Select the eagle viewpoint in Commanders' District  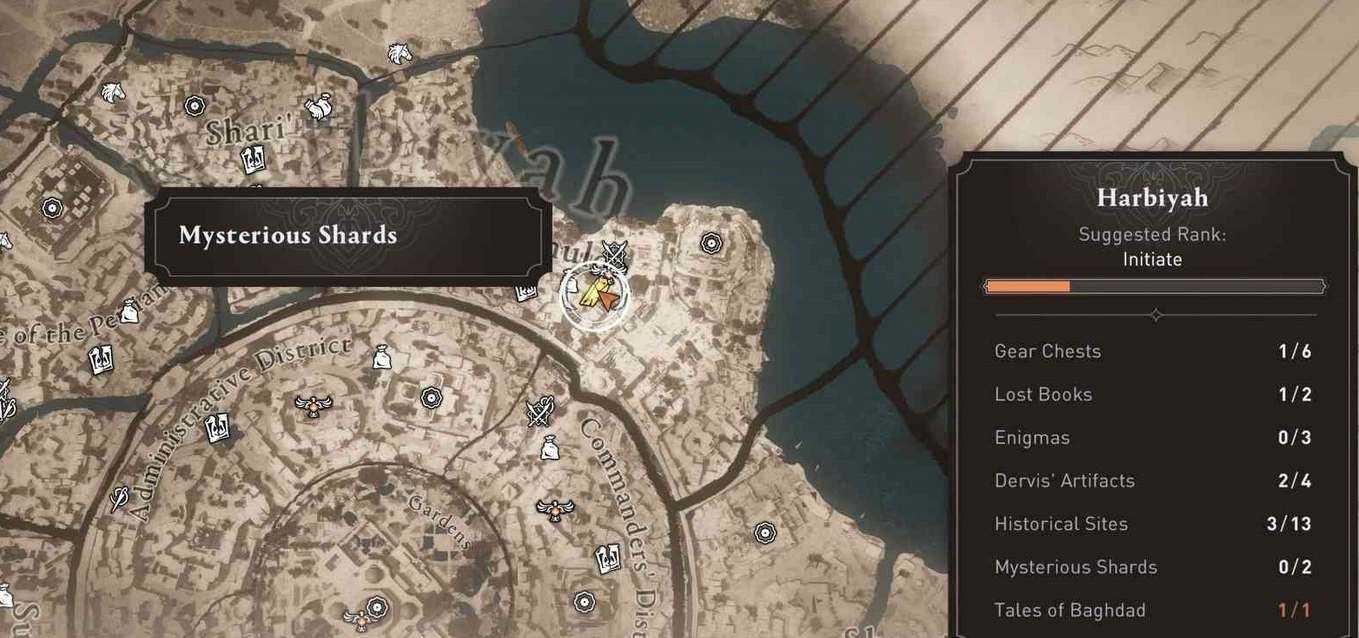548,508
